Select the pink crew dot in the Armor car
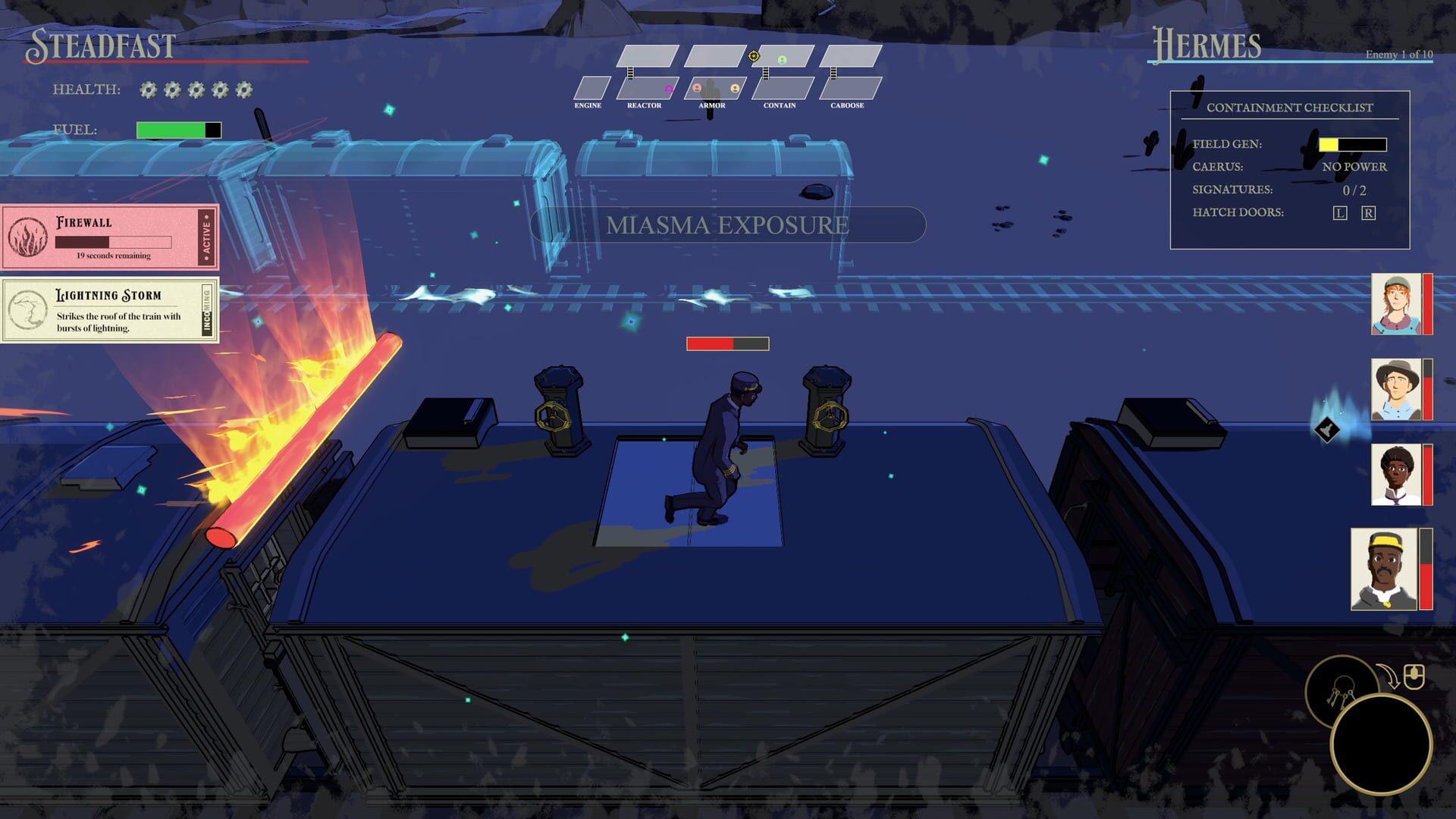This screenshot has height=819, width=1456. click(697, 89)
